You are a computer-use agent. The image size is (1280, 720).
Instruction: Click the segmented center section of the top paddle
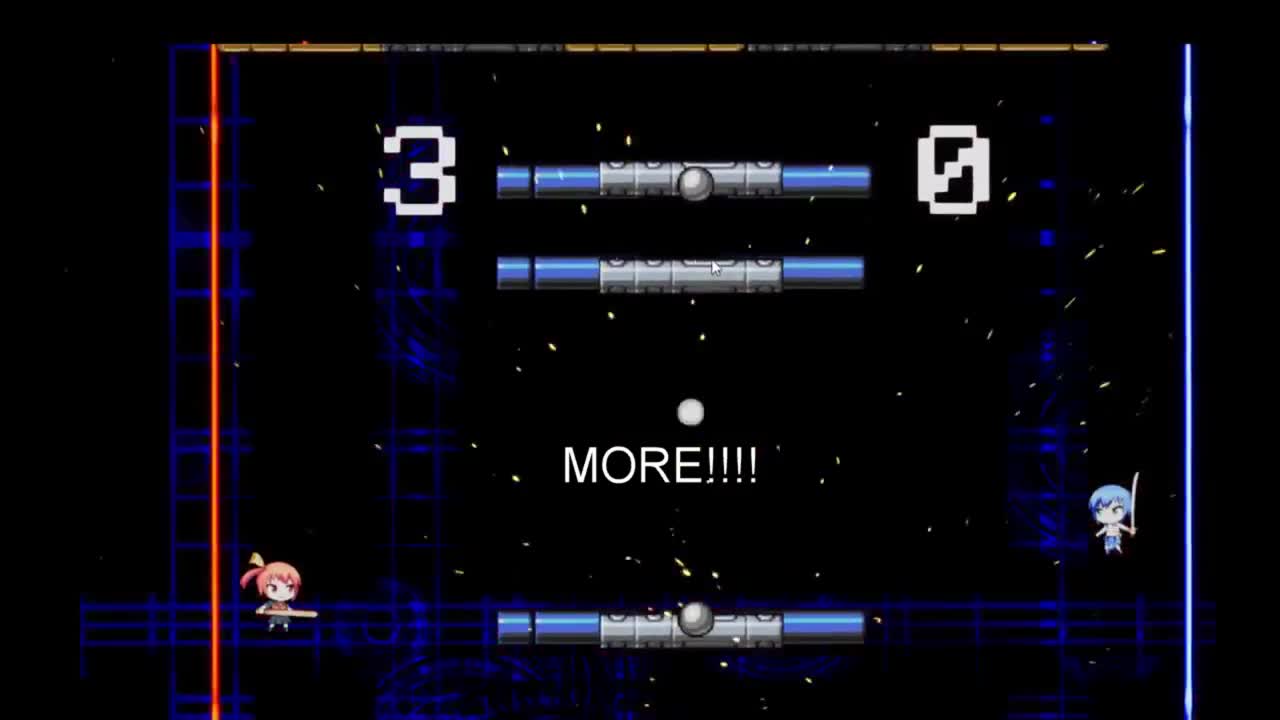tap(690, 180)
